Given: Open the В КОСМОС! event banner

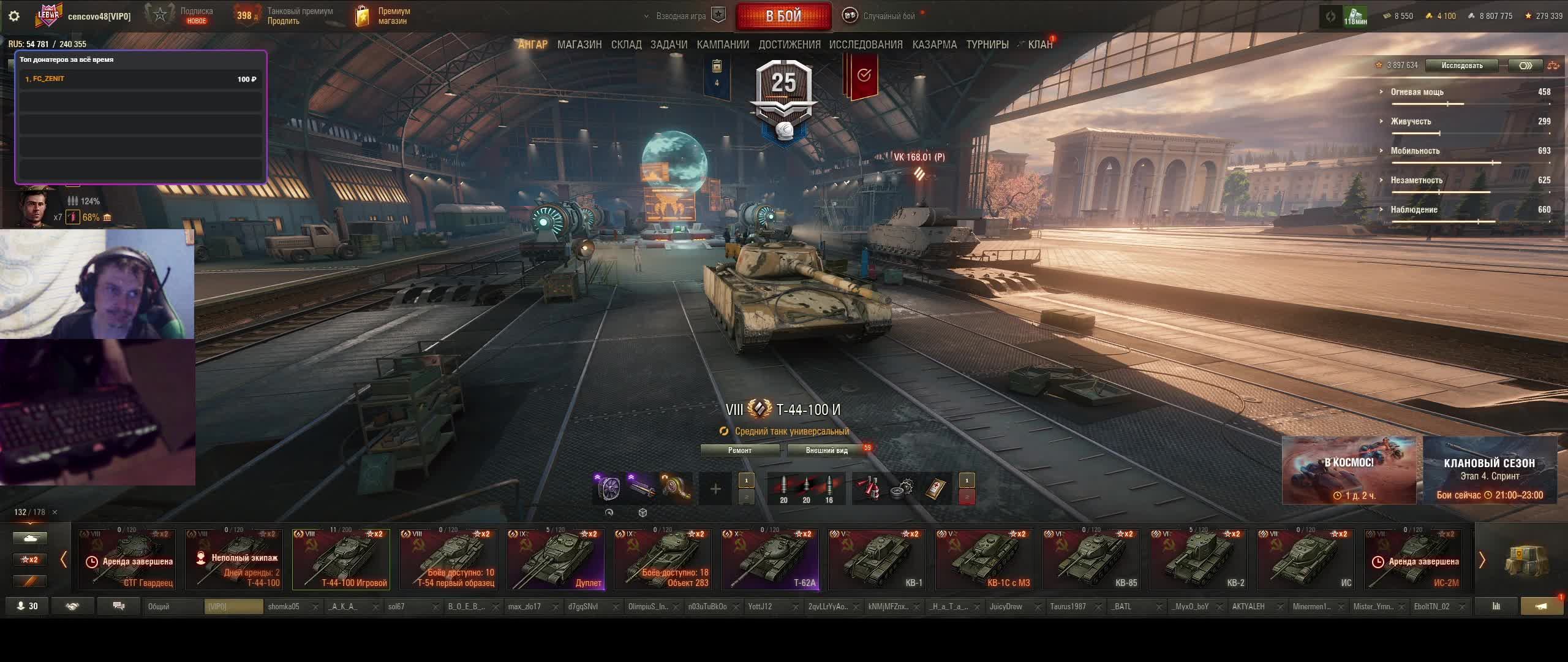Looking at the screenshot, I should pyautogui.click(x=1348, y=470).
